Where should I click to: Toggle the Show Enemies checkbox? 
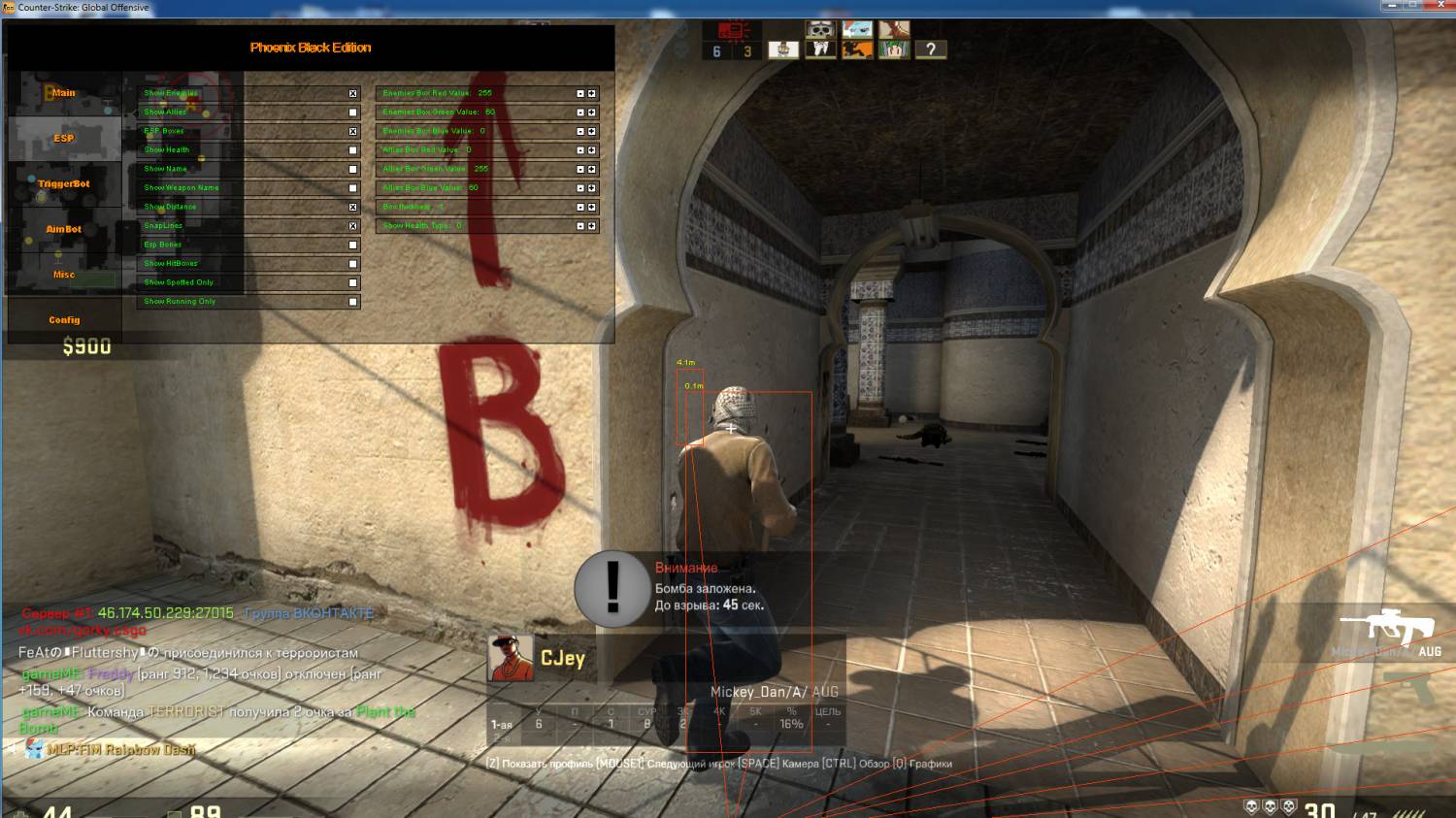point(353,94)
